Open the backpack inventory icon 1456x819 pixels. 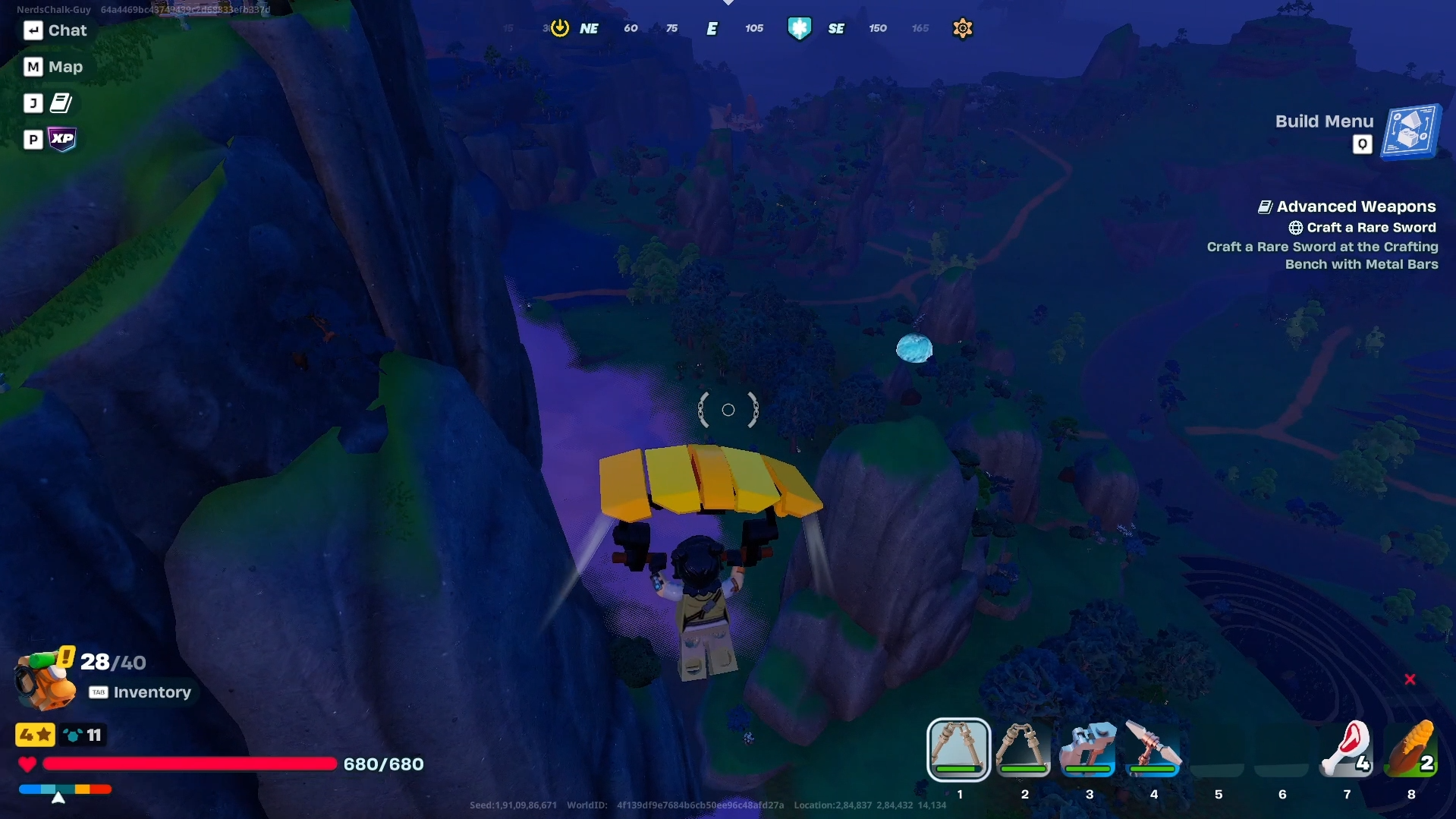coord(42,678)
